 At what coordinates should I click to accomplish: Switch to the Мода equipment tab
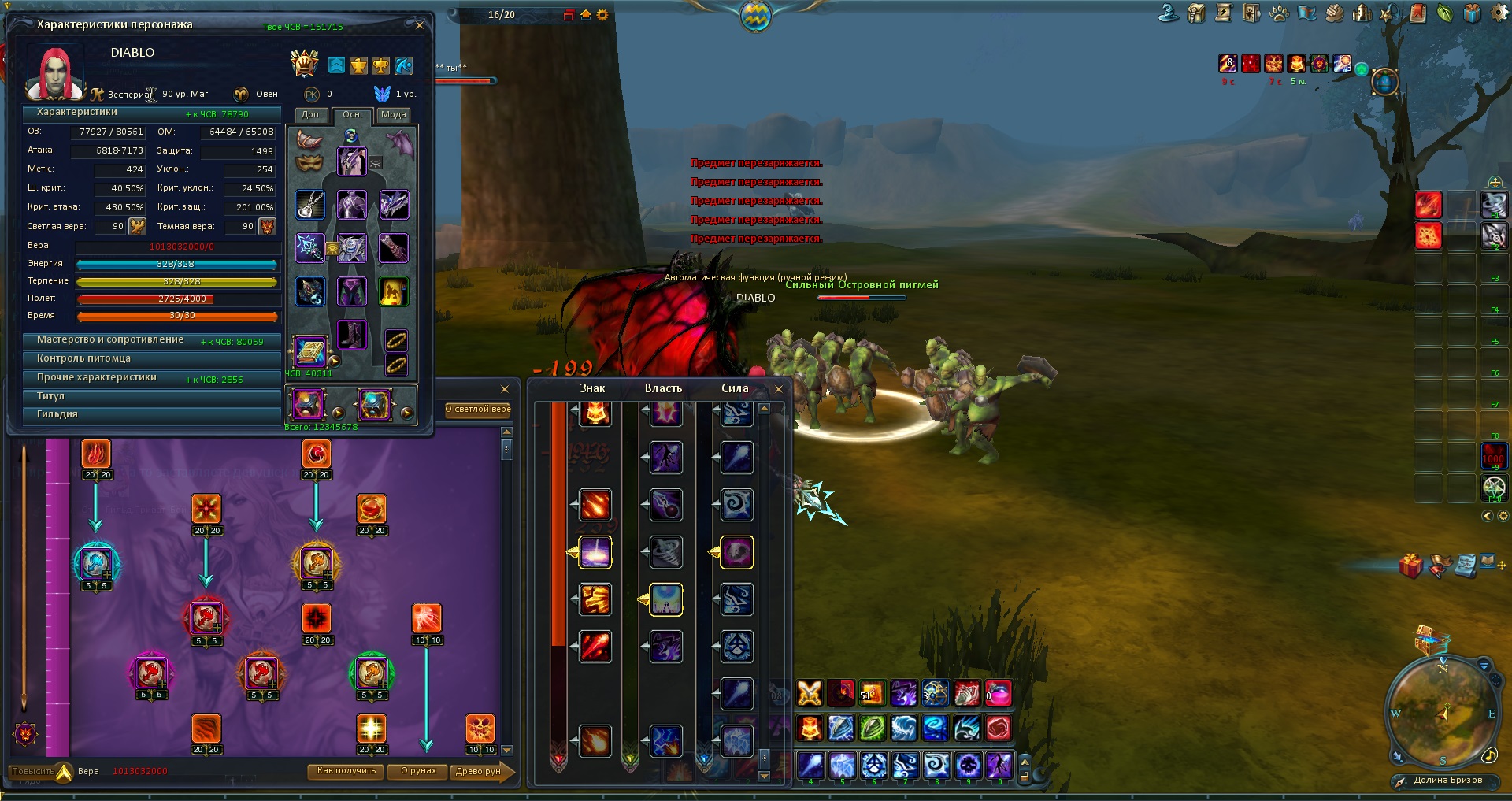(x=393, y=115)
